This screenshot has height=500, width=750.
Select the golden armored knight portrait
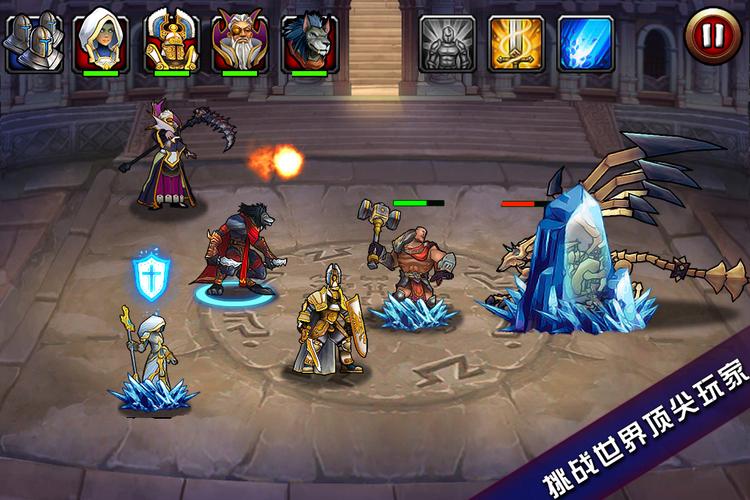170,40
